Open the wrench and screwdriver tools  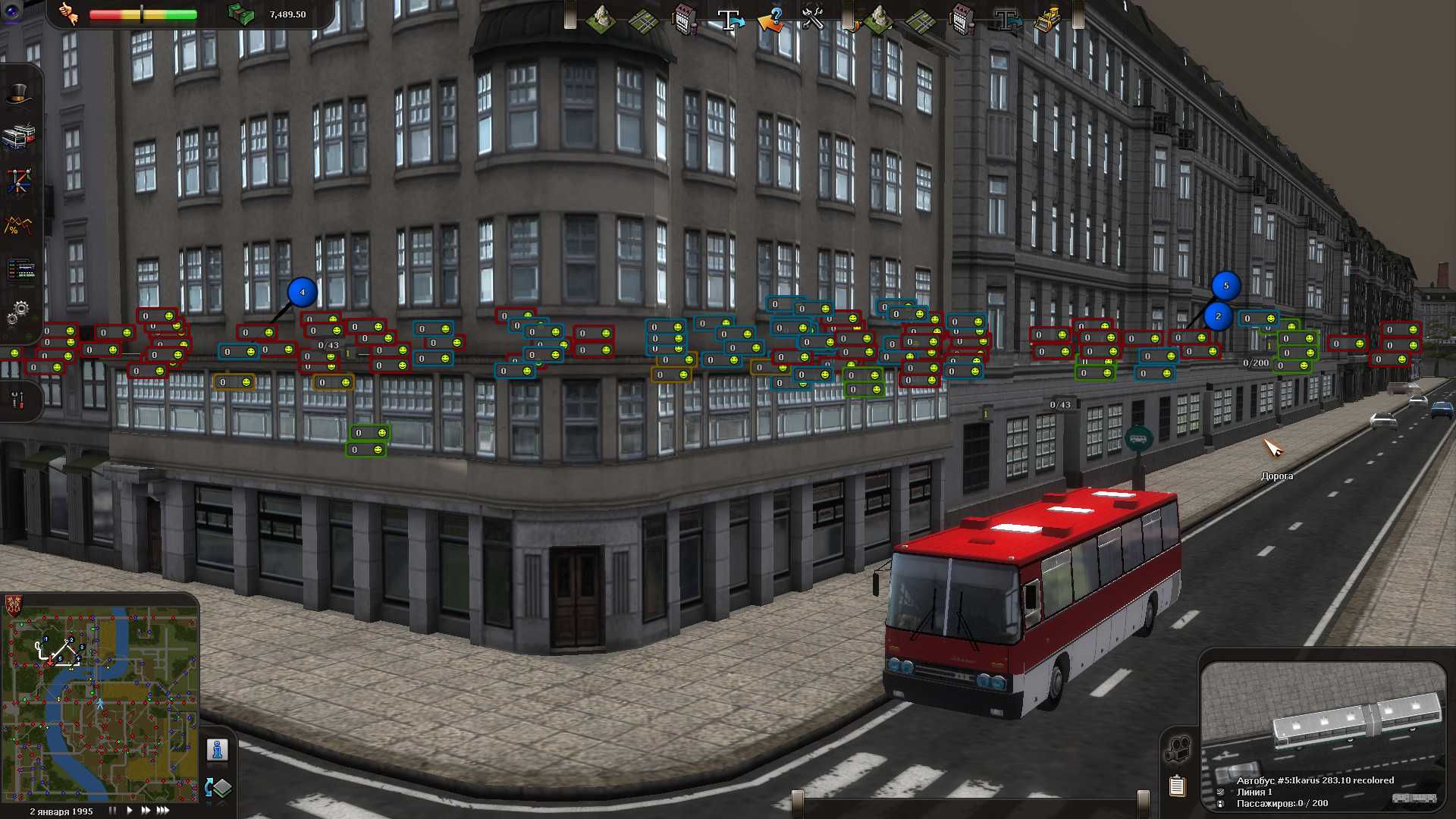pos(17,399)
